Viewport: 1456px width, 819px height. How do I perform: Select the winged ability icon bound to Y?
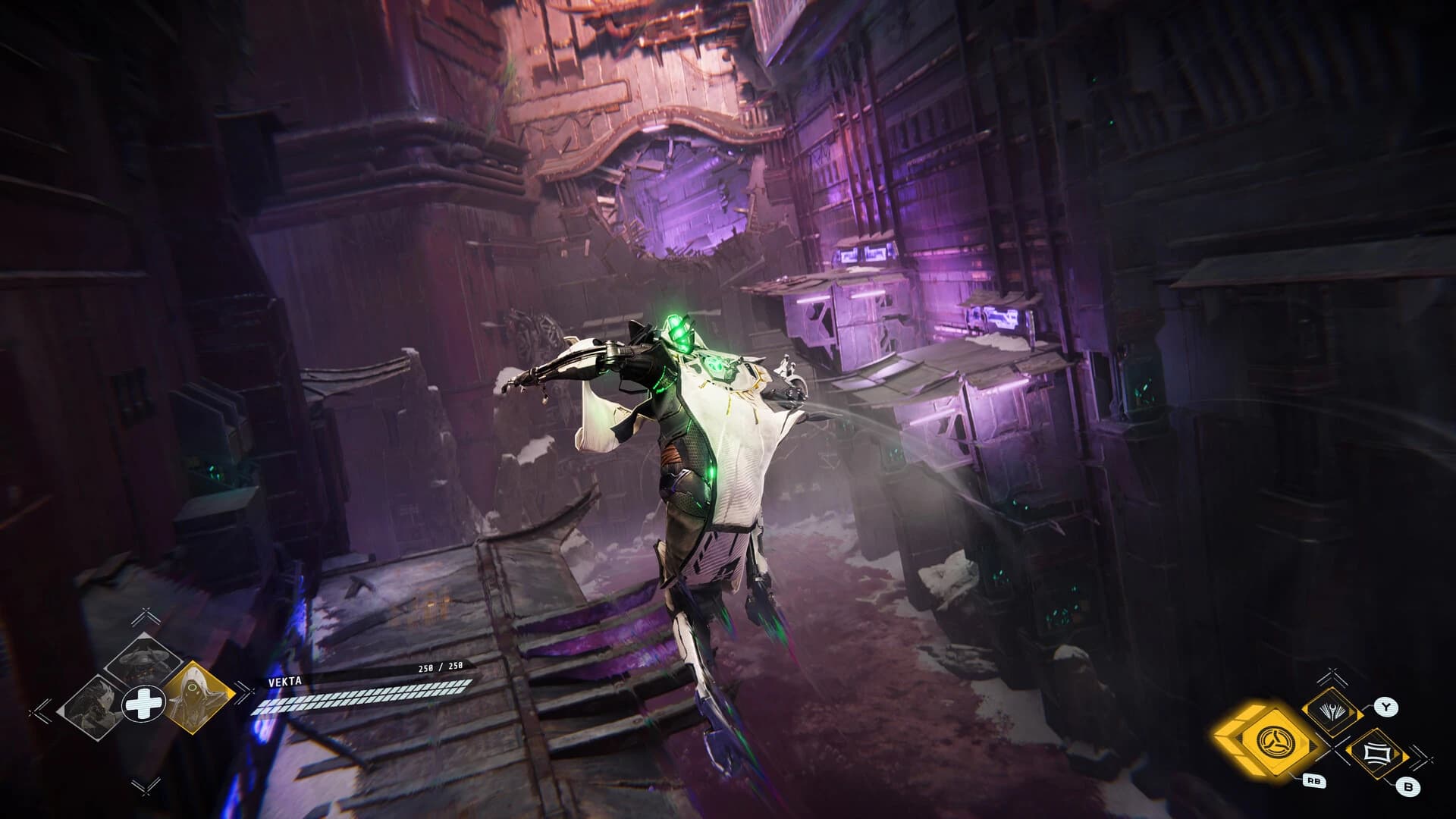pyautogui.click(x=1331, y=711)
